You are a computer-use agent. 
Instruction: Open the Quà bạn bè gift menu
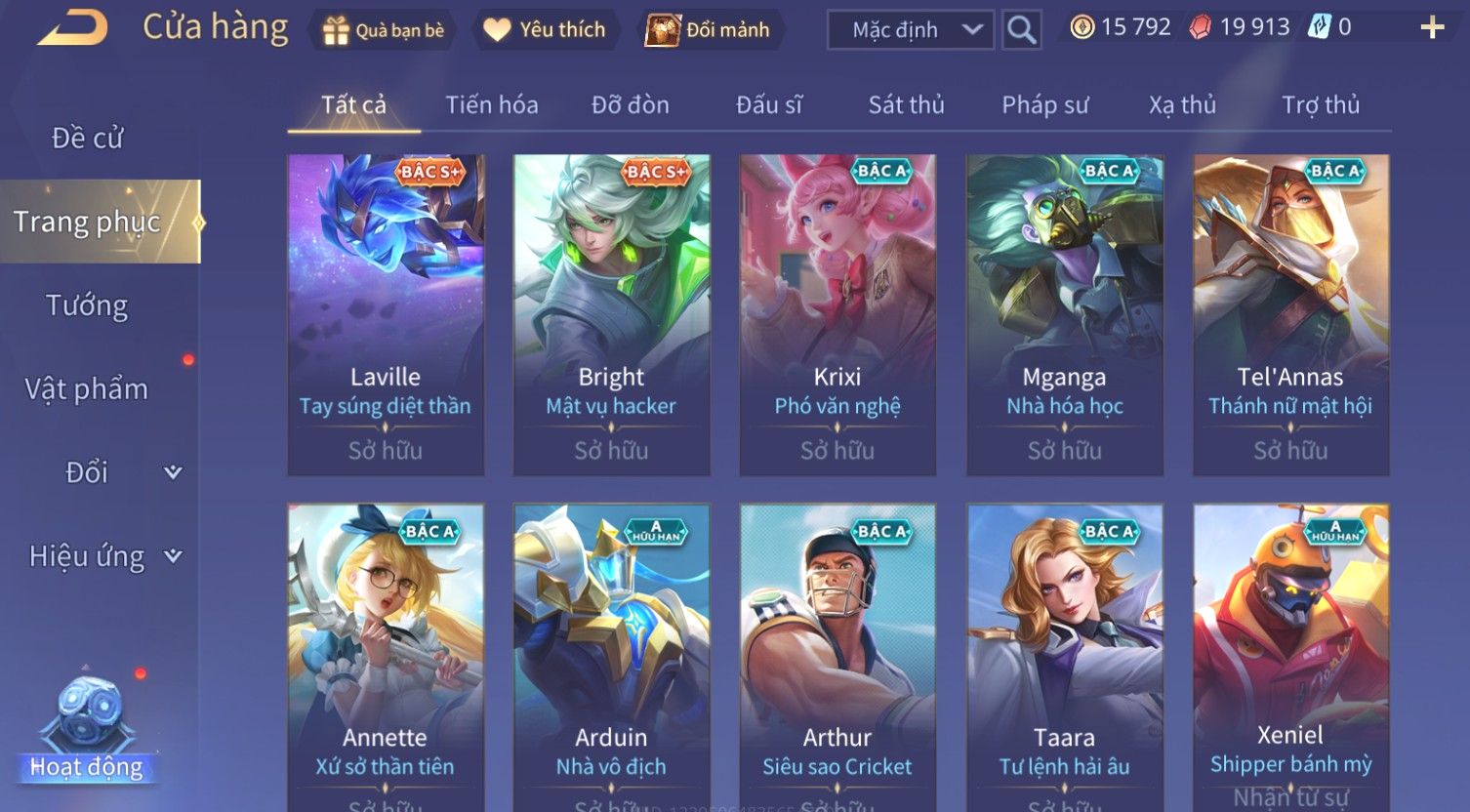coord(384,30)
